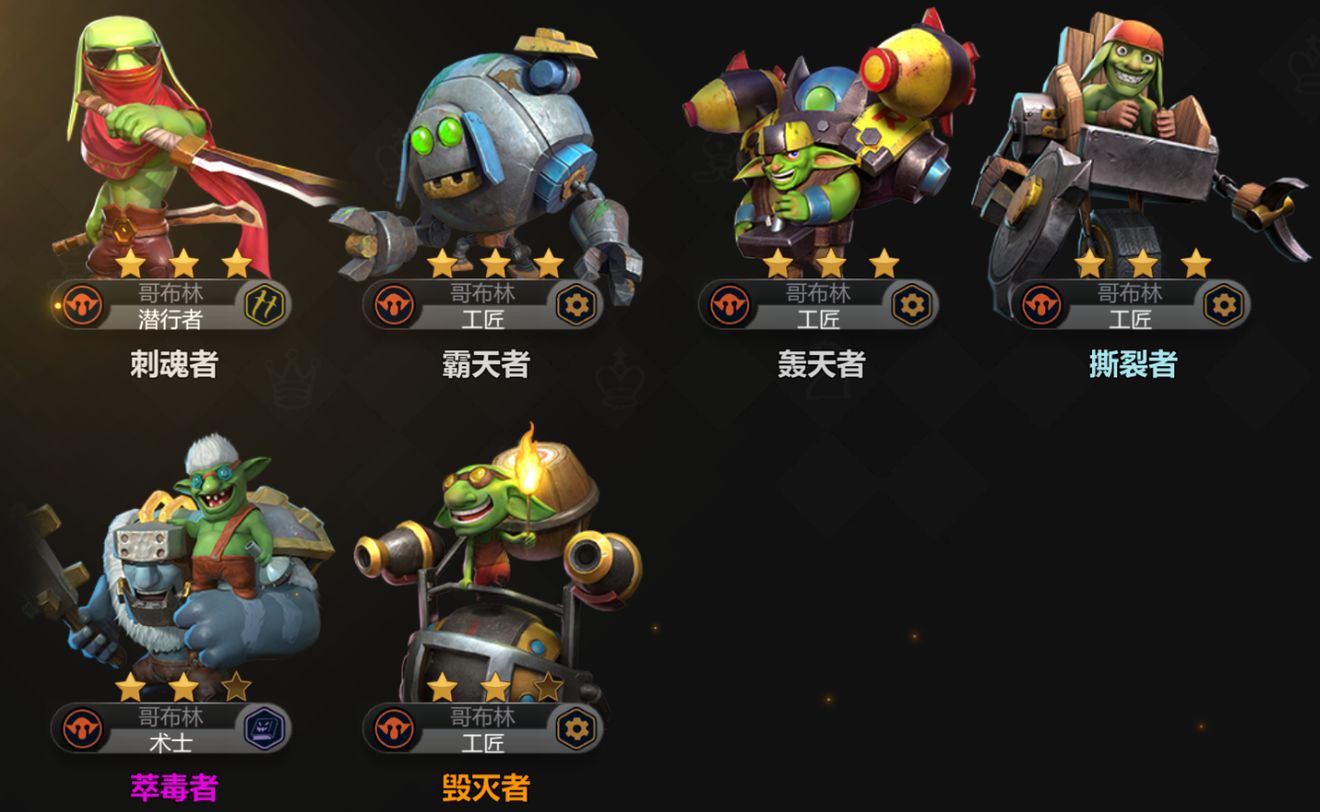This screenshot has height=812, width=1320.
Task: Click the 哥布林 race icon on 撕裂者
Action: click(1041, 305)
